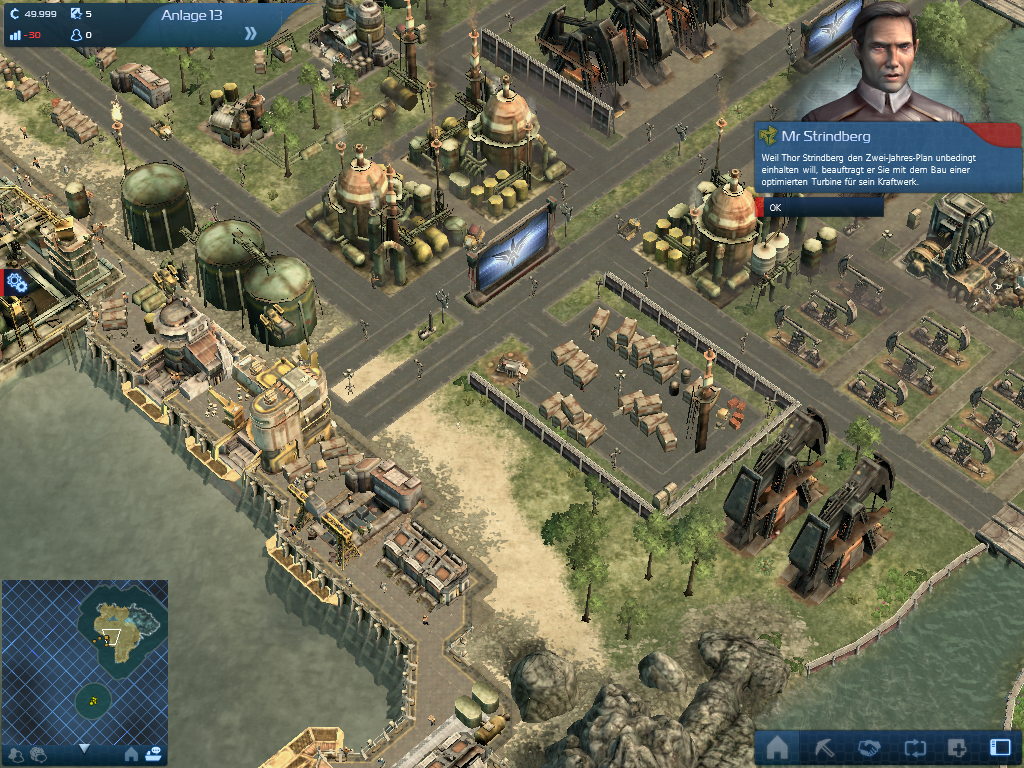The width and height of the screenshot is (1024, 768).
Task: Open the looping arrows trade route menu
Action: [913, 747]
